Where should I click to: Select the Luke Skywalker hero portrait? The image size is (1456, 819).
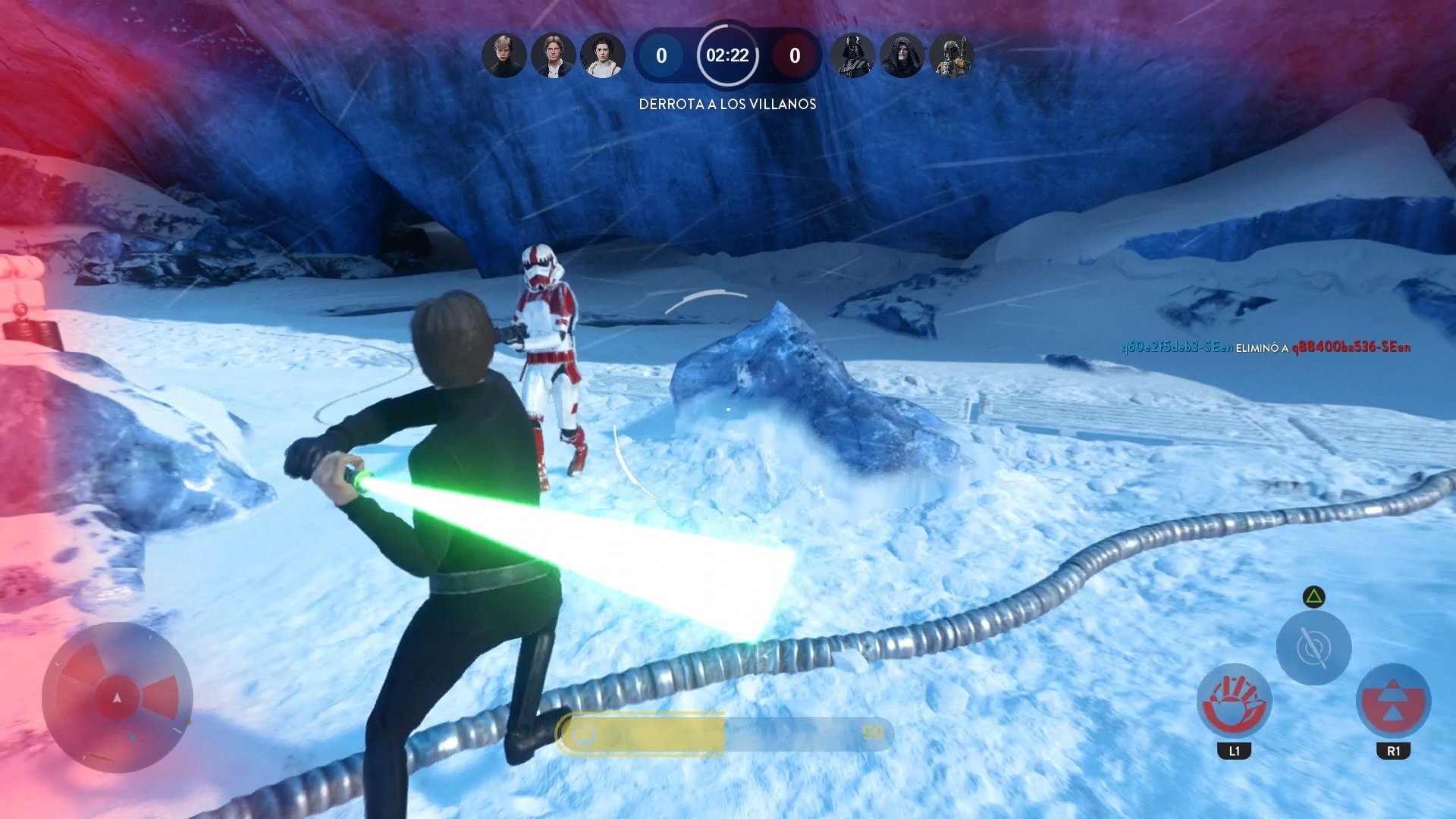[x=504, y=55]
